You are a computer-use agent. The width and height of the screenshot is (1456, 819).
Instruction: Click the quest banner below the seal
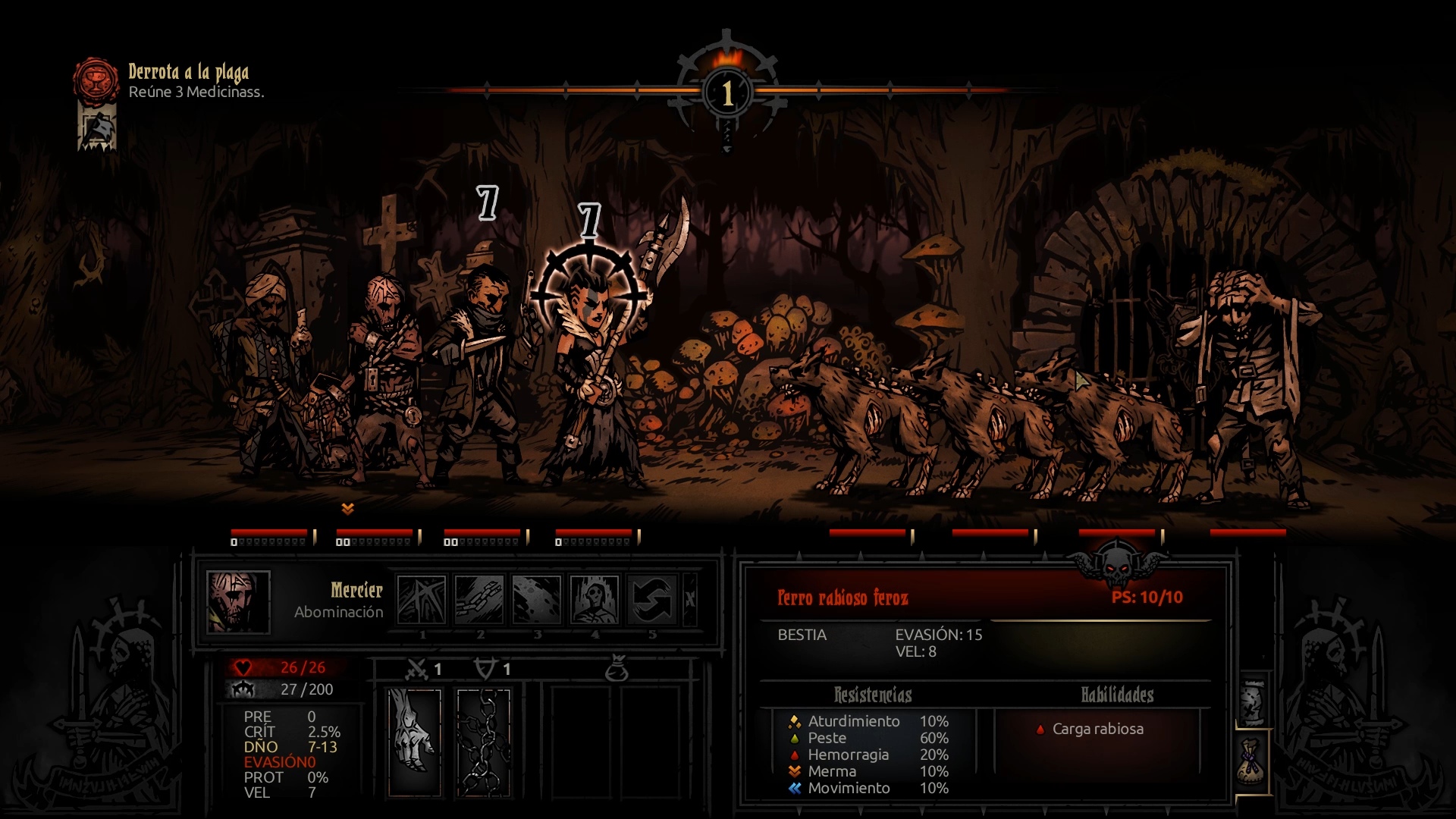click(x=98, y=128)
